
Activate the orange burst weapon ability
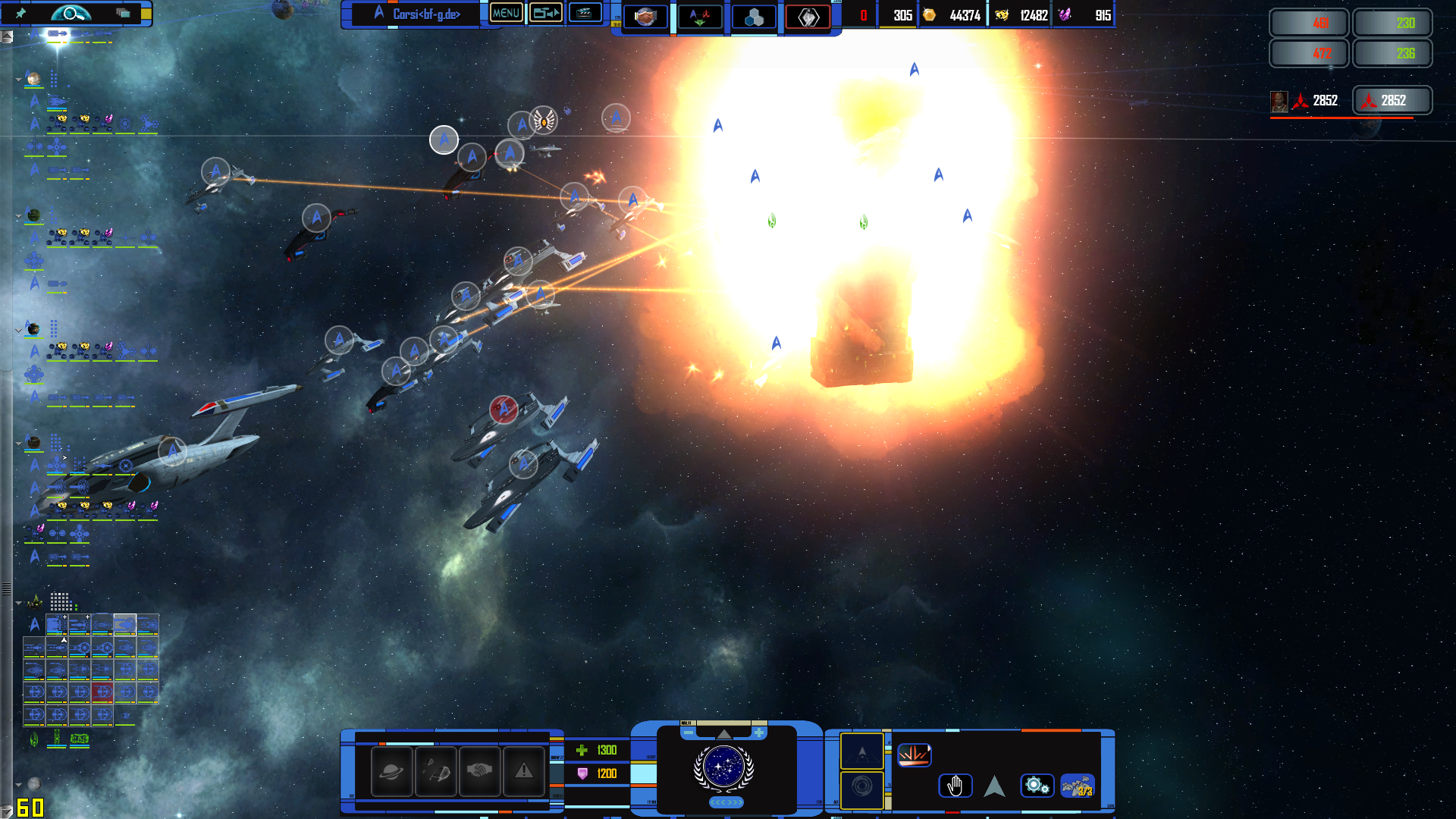coord(914,755)
